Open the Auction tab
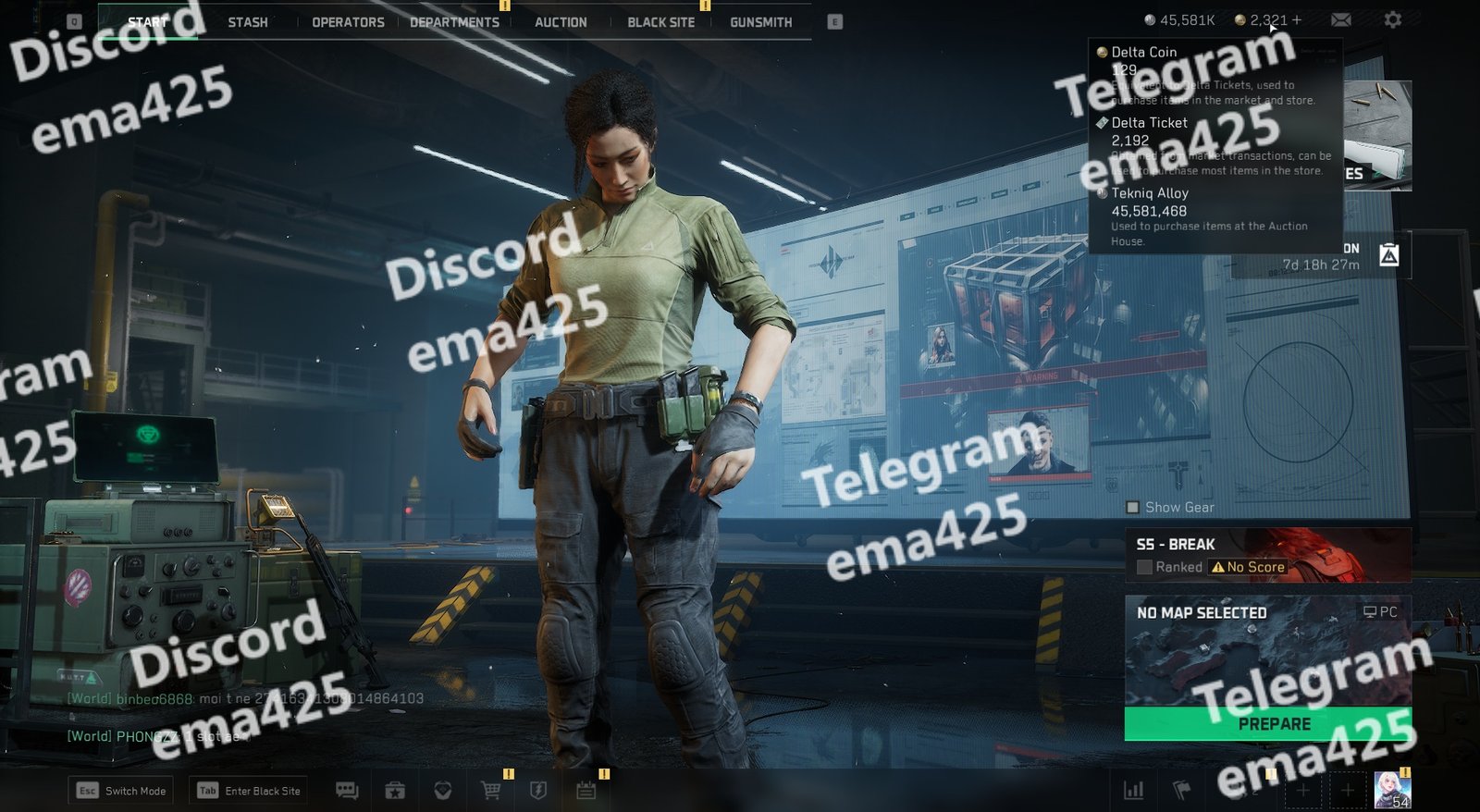This screenshot has height=812, width=1480. coord(561,22)
